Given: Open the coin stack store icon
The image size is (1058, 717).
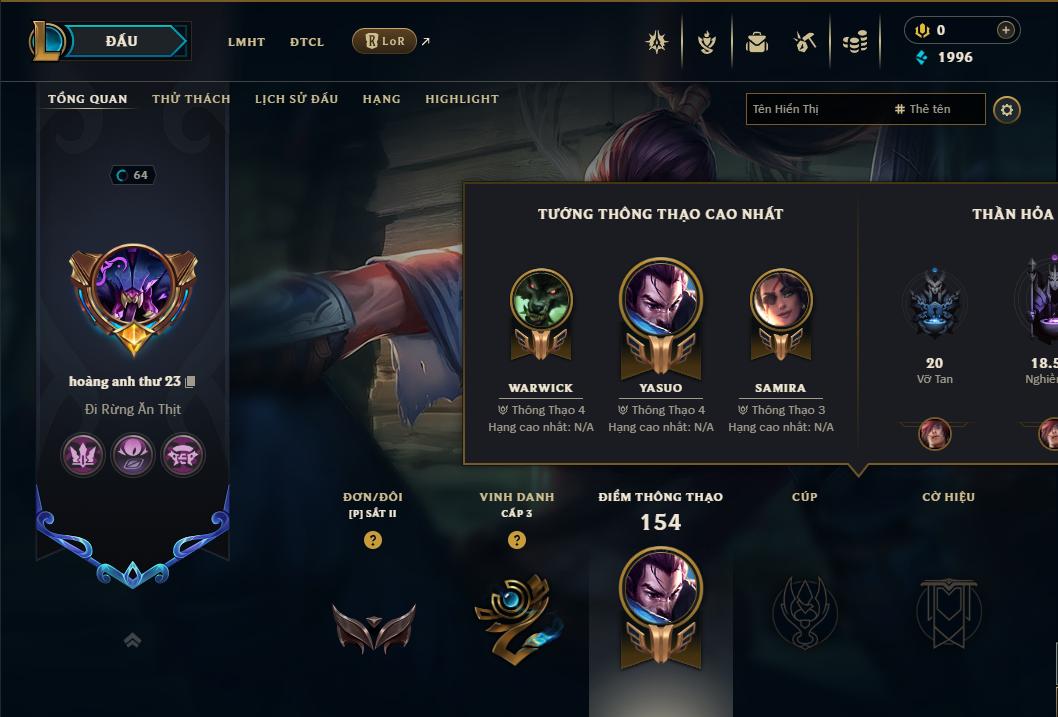Looking at the screenshot, I should 854,42.
